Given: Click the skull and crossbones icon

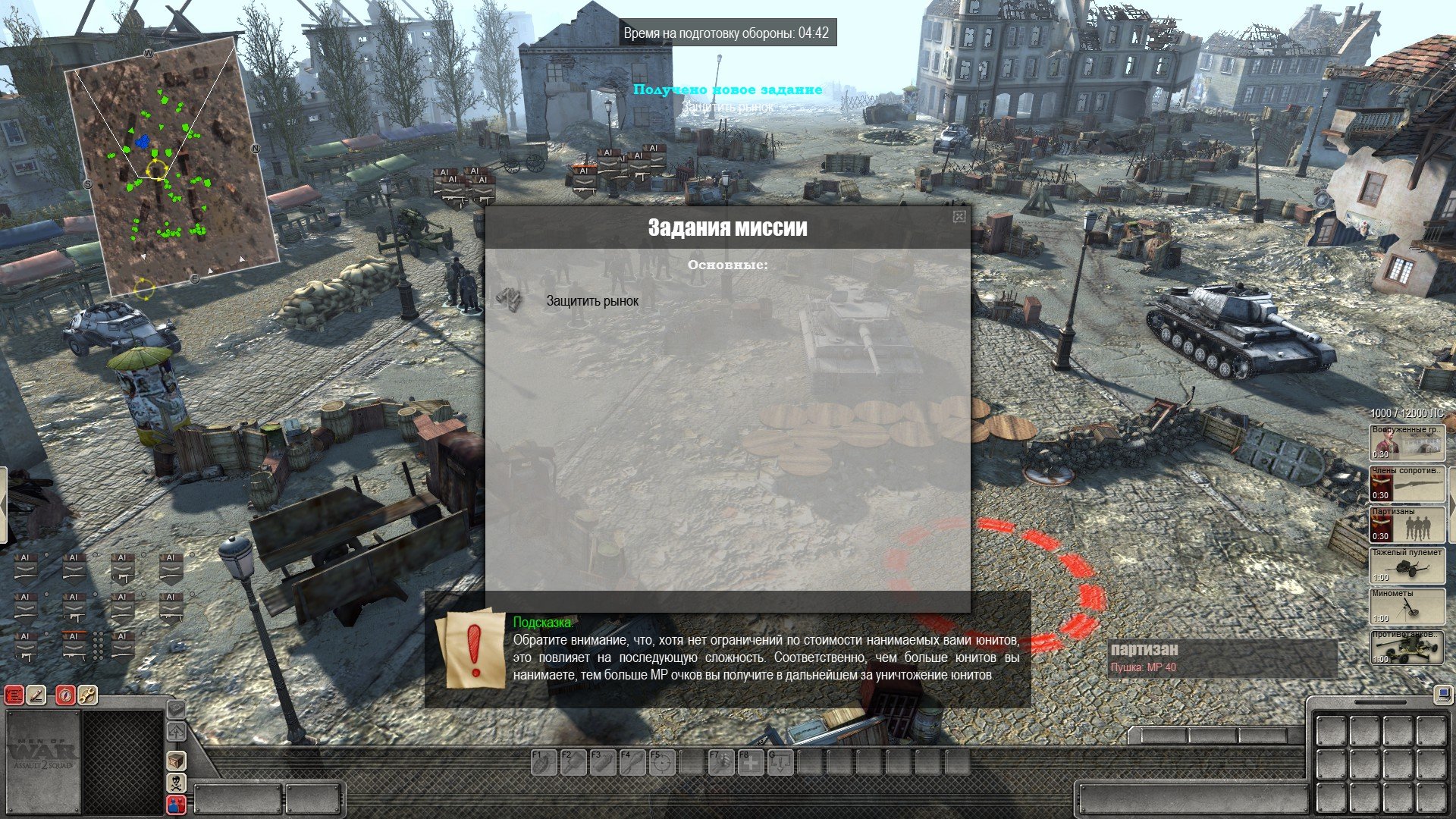Looking at the screenshot, I should (176, 782).
